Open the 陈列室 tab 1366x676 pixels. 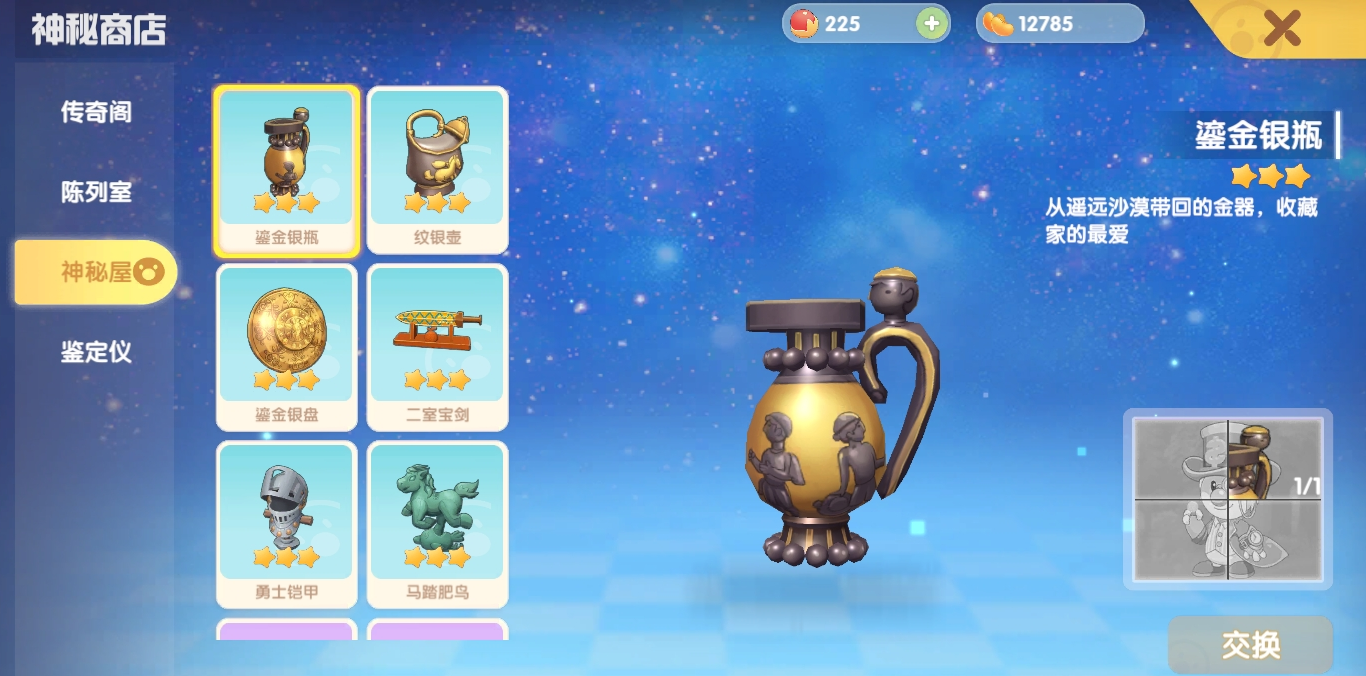click(96, 192)
